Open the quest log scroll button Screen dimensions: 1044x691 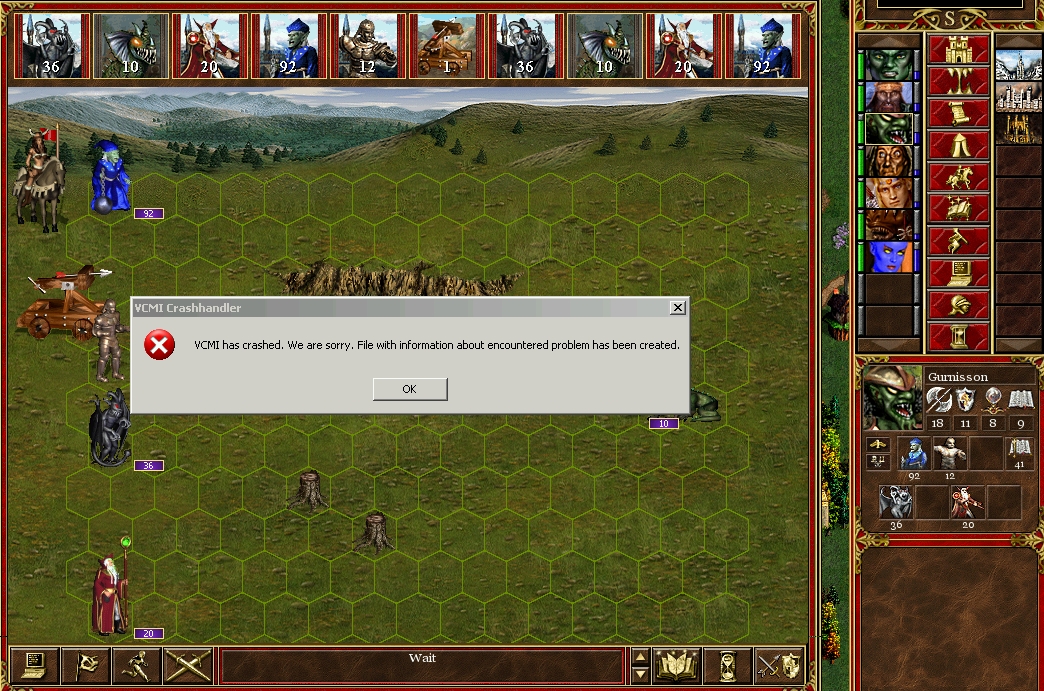coord(958,112)
